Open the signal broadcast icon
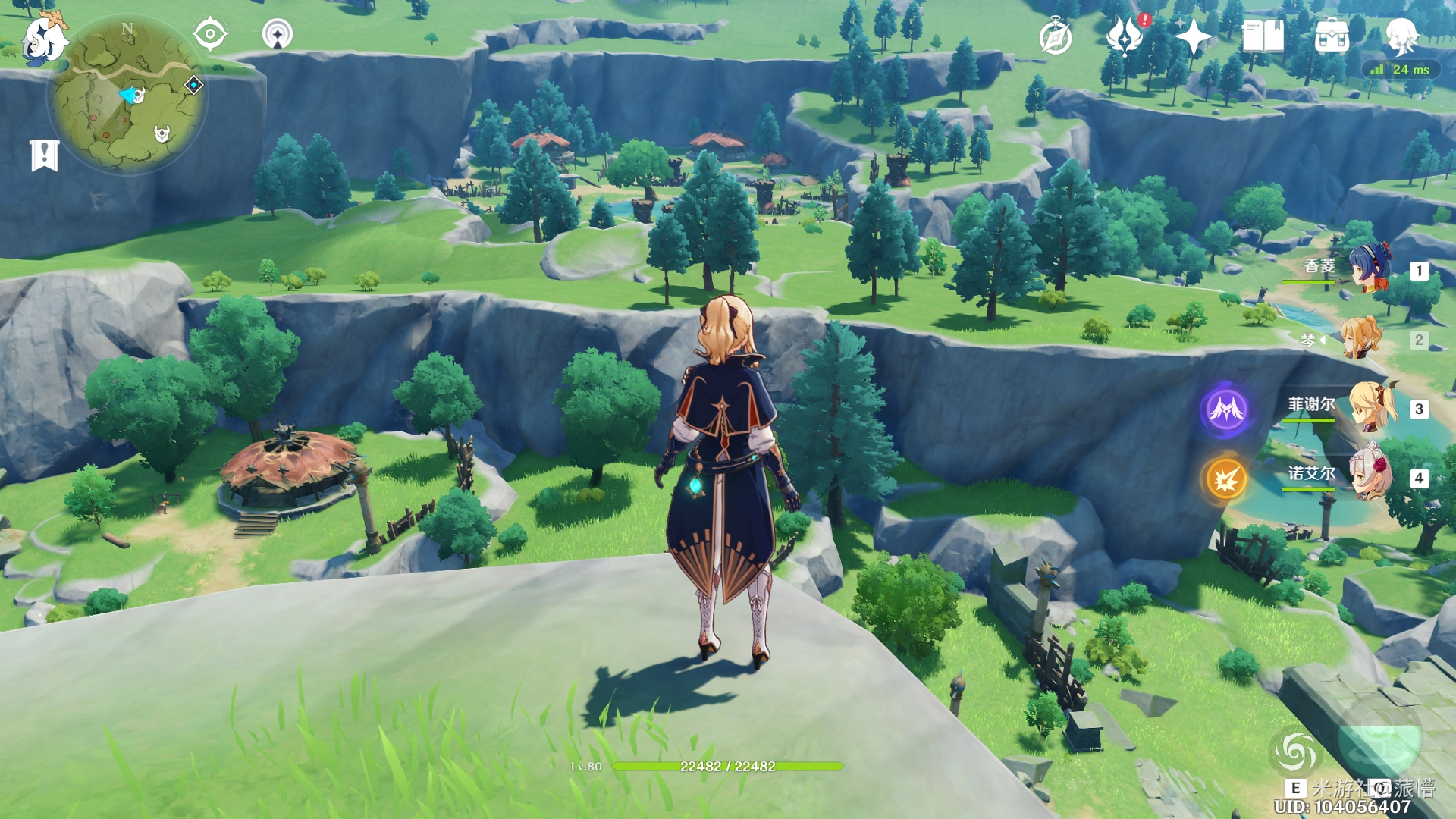This screenshot has width=1456, height=819. [278, 34]
